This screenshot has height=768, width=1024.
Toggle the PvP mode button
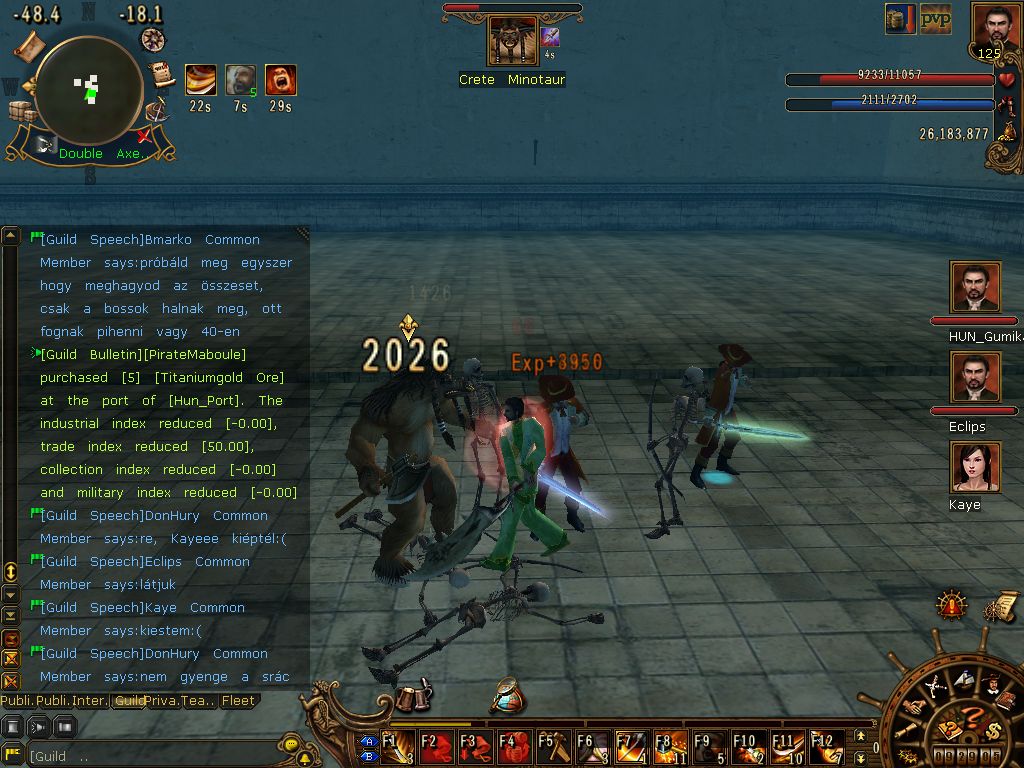(935, 19)
